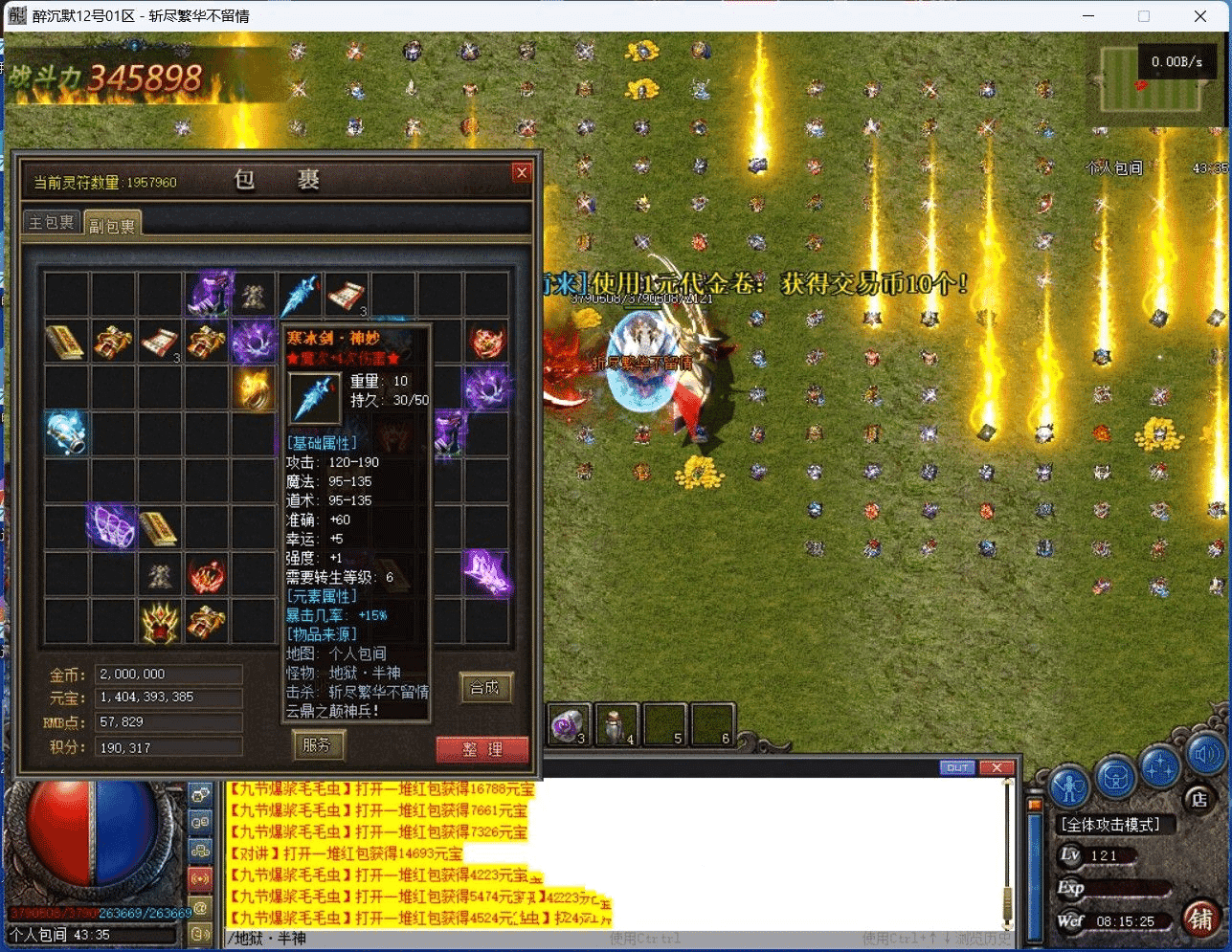Use the purple scroll in hotbar slot 3
The height and width of the screenshot is (952, 1232).
coord(571,726)
